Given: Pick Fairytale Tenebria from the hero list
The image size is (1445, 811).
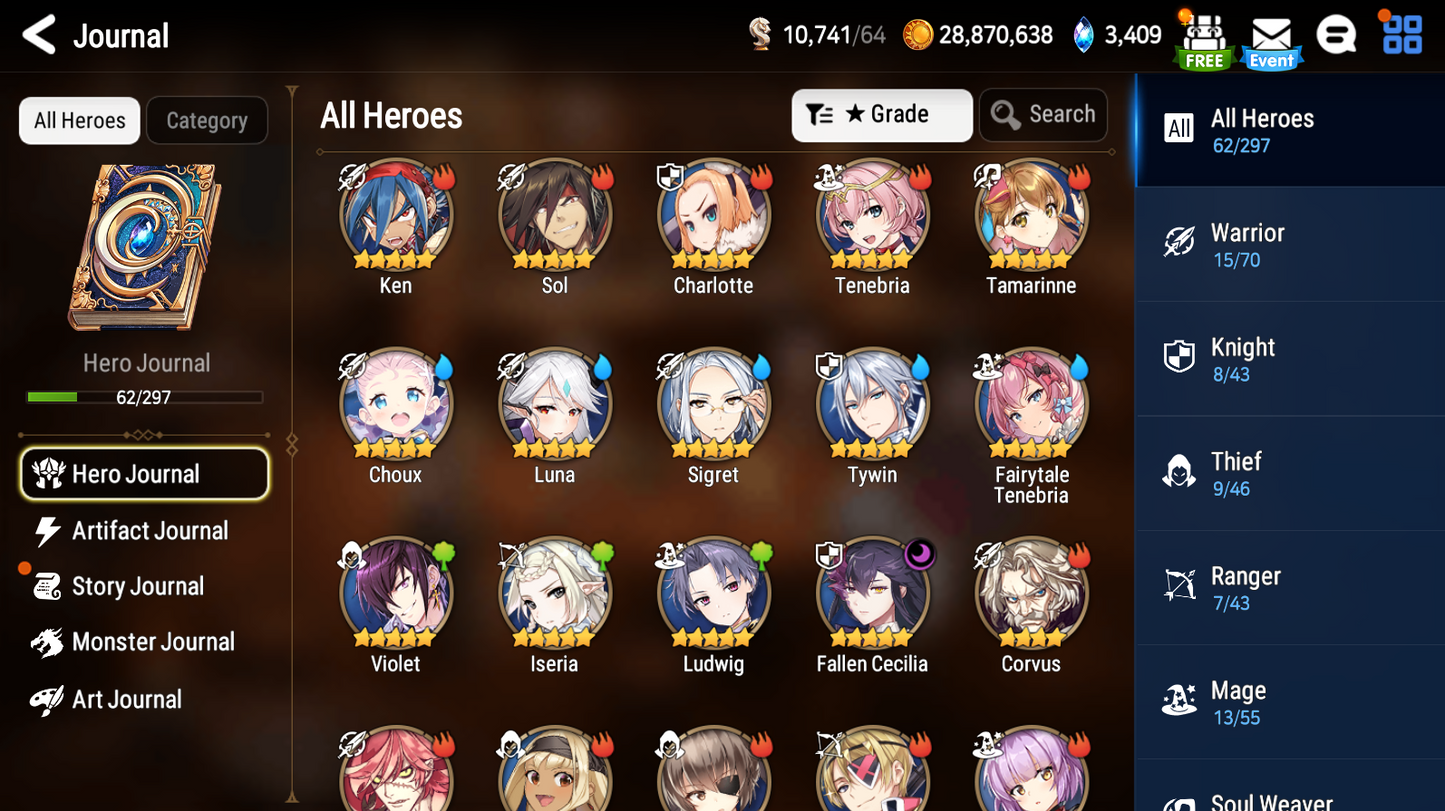Looking at the screenshot, I should (1031, 406).
